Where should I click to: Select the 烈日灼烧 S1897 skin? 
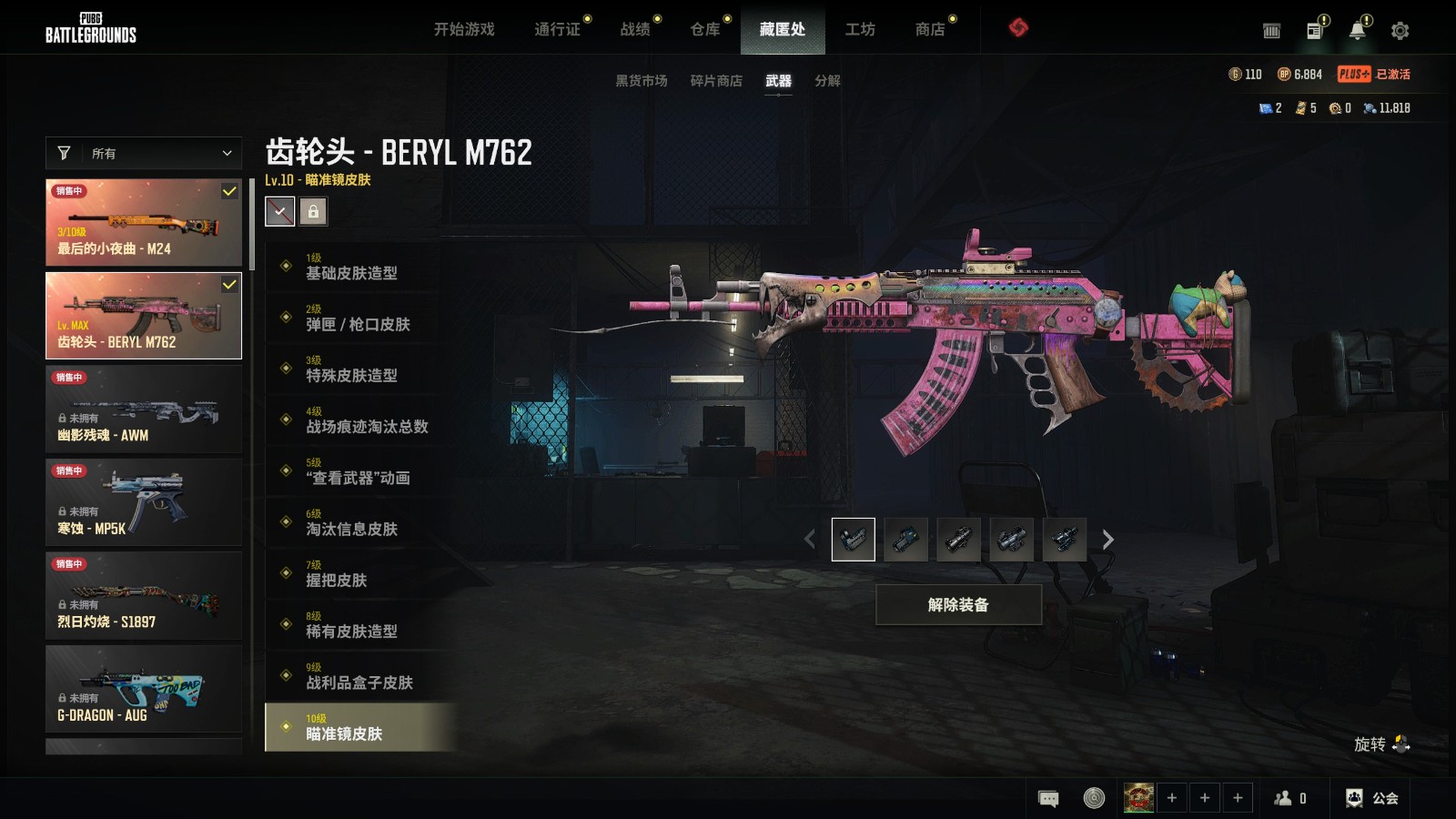(x=144, y=596)
